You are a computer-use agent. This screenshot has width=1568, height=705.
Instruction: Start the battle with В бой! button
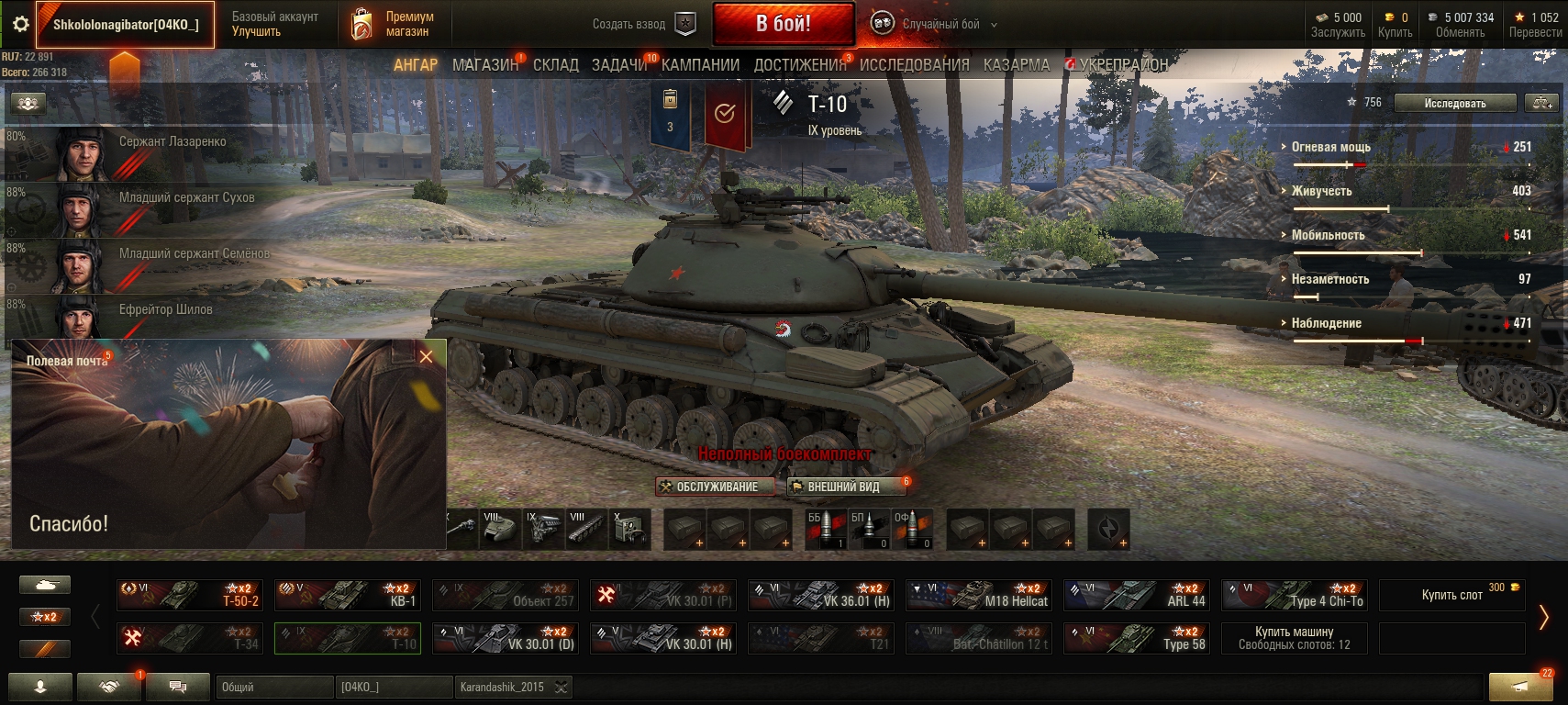pyautogui.click(x=783, y=24)
